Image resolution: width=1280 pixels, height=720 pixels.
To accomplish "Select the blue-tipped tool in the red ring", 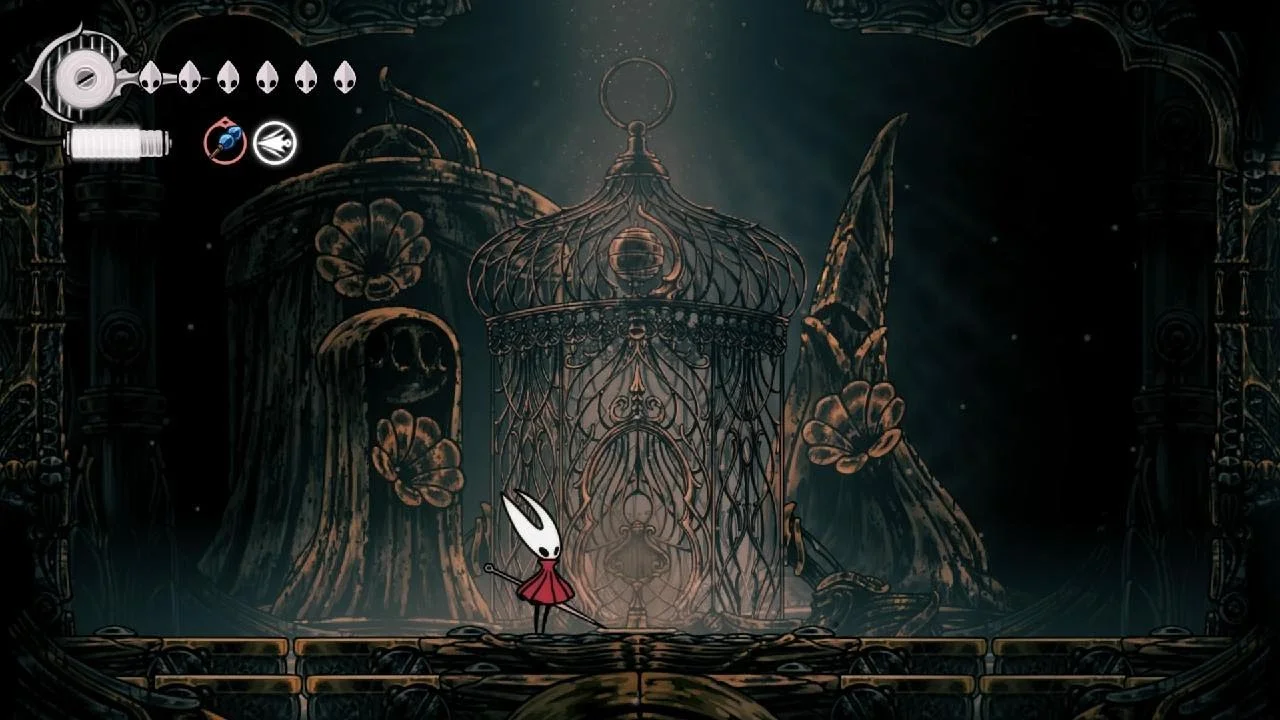I will point(225,142).
